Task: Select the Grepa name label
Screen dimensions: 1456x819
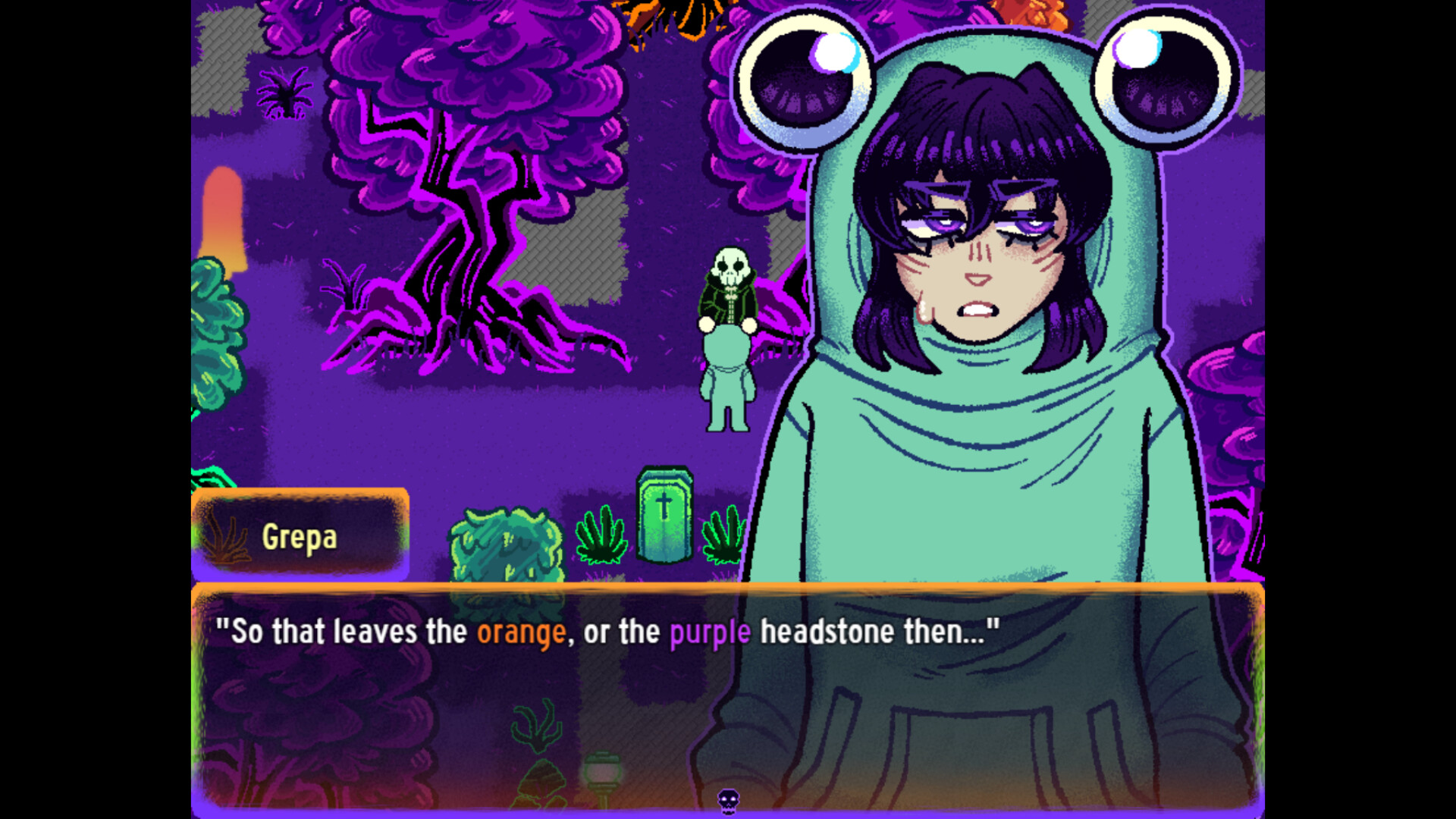Action: (301, 538)
